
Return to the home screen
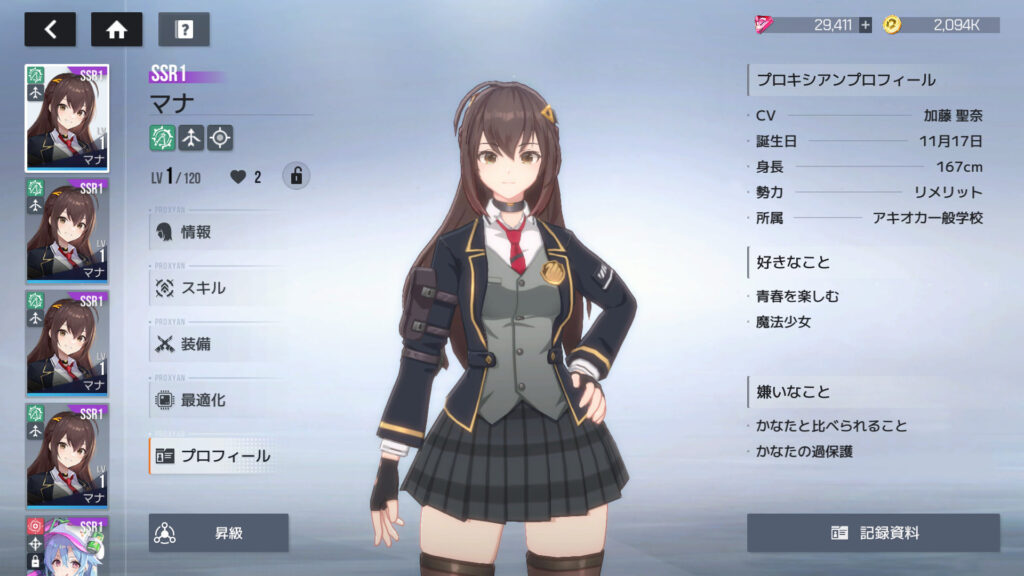[116, 29]
